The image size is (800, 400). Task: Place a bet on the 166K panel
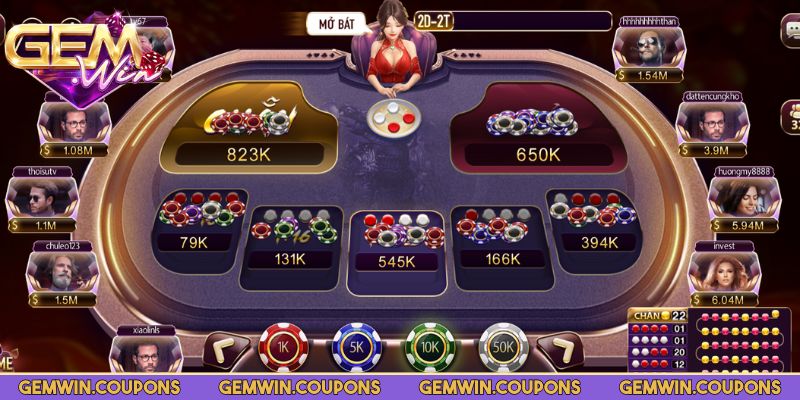coord(500,238)
